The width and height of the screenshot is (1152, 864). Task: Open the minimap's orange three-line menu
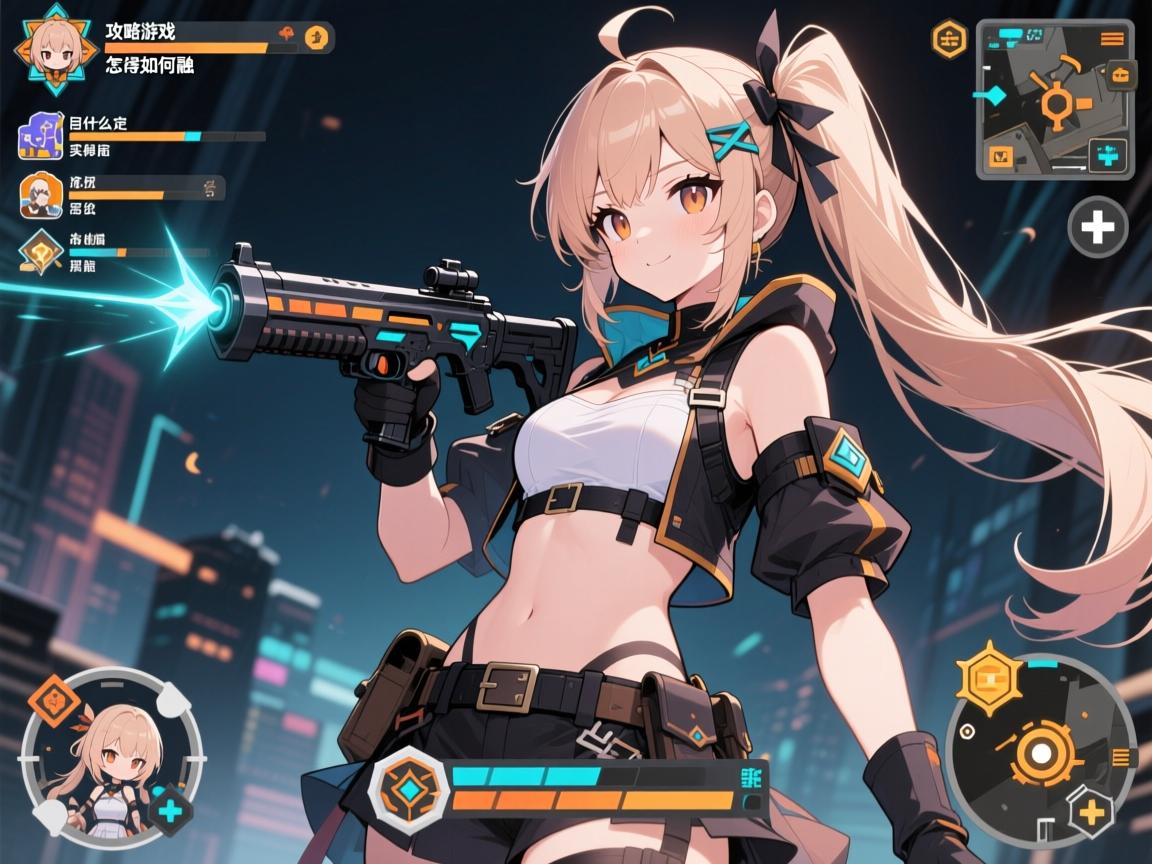click(1111, 39)
